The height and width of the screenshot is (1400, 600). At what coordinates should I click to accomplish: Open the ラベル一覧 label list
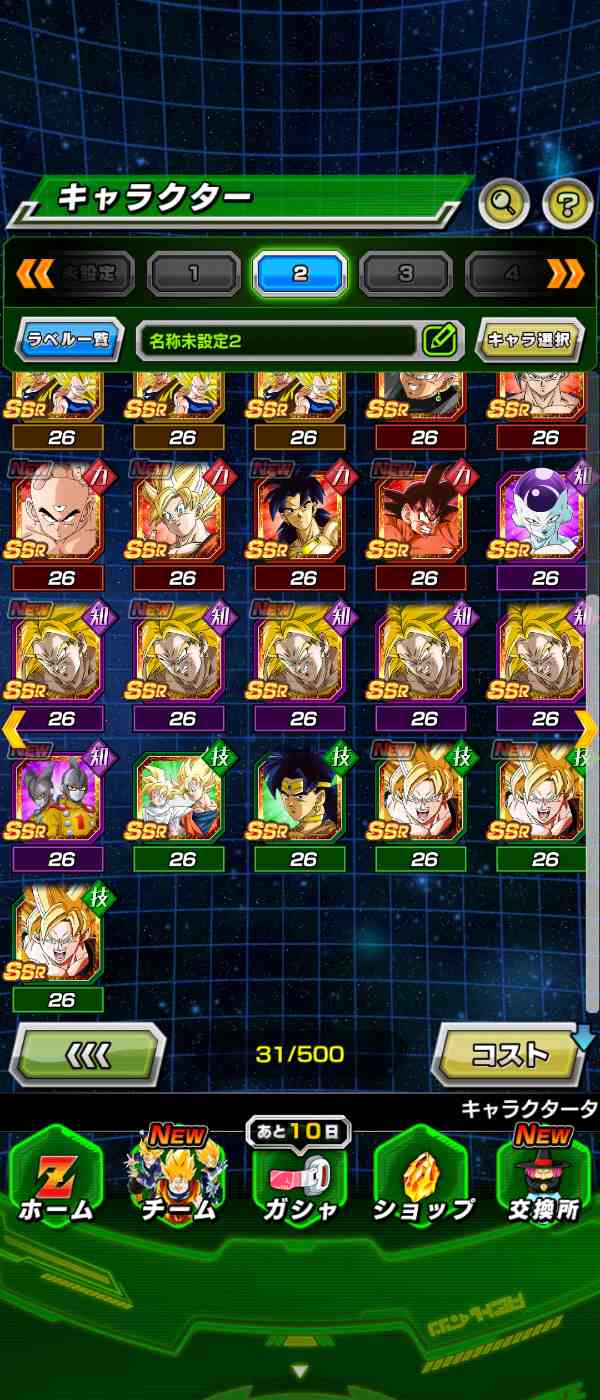click(69, 340)
